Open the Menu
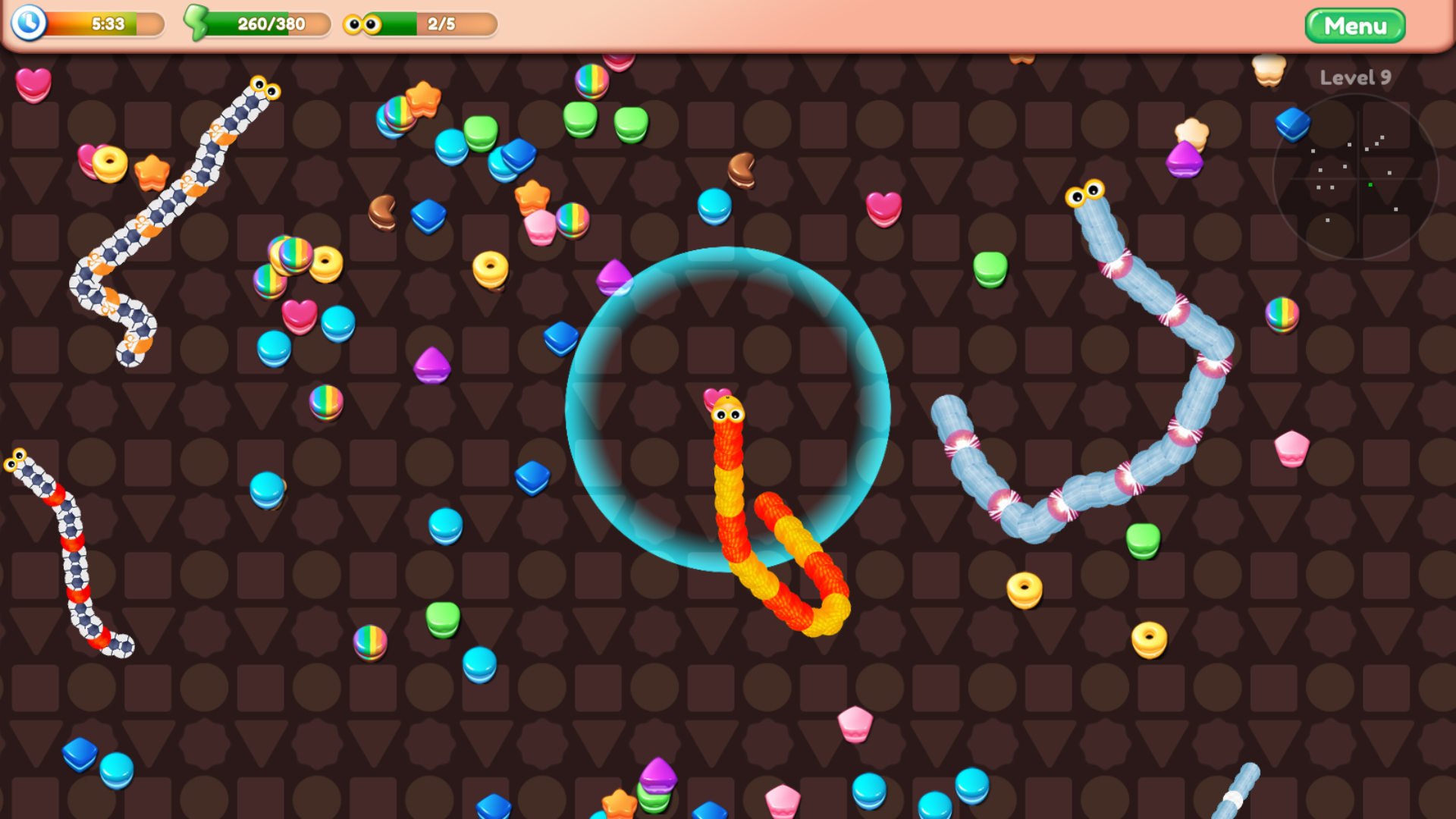This screenshot has height=819, width=1456. [x=1355, y=25]
